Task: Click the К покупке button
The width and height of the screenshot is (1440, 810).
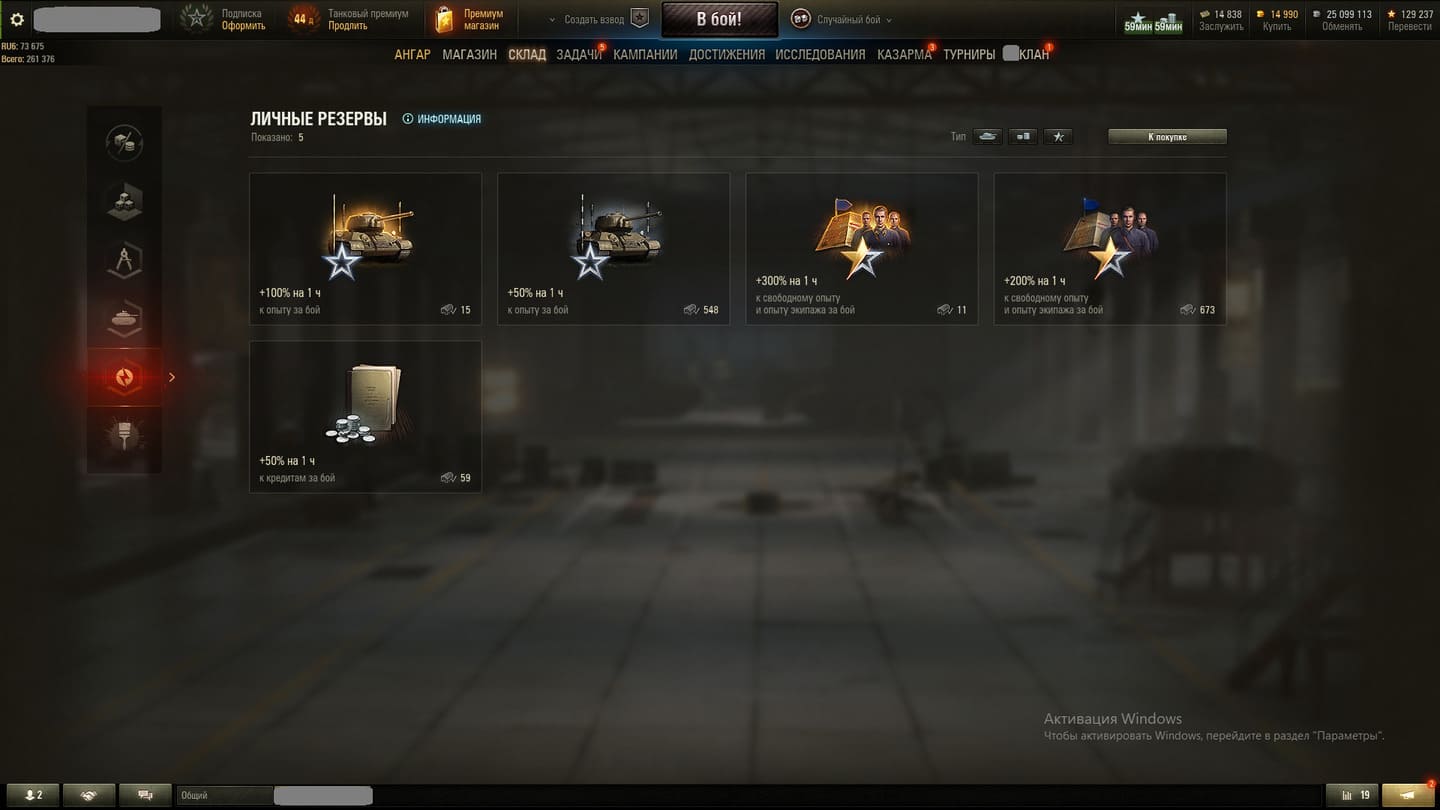Action: pyautogui.click(x=1167, y=137)
